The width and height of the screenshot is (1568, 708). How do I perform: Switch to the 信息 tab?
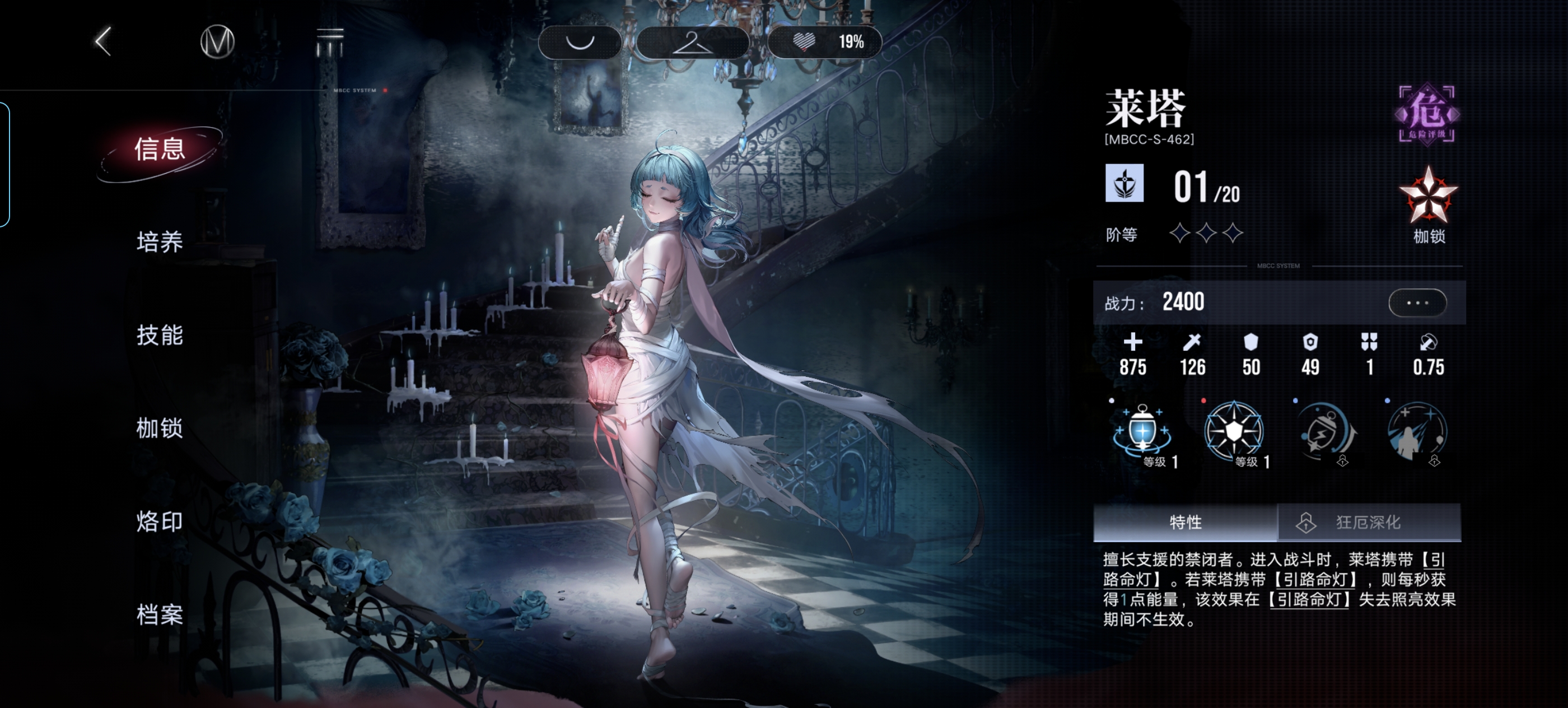(x=160, y=150)
